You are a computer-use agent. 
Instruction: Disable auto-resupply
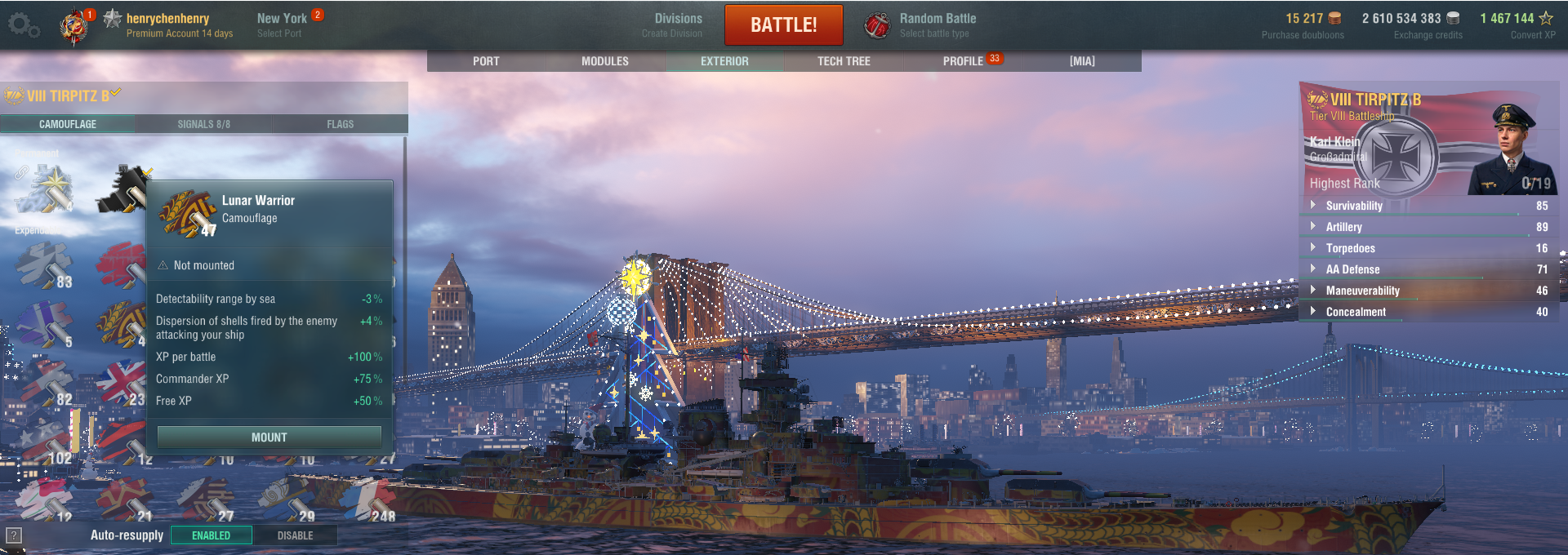tap(295, 535)
